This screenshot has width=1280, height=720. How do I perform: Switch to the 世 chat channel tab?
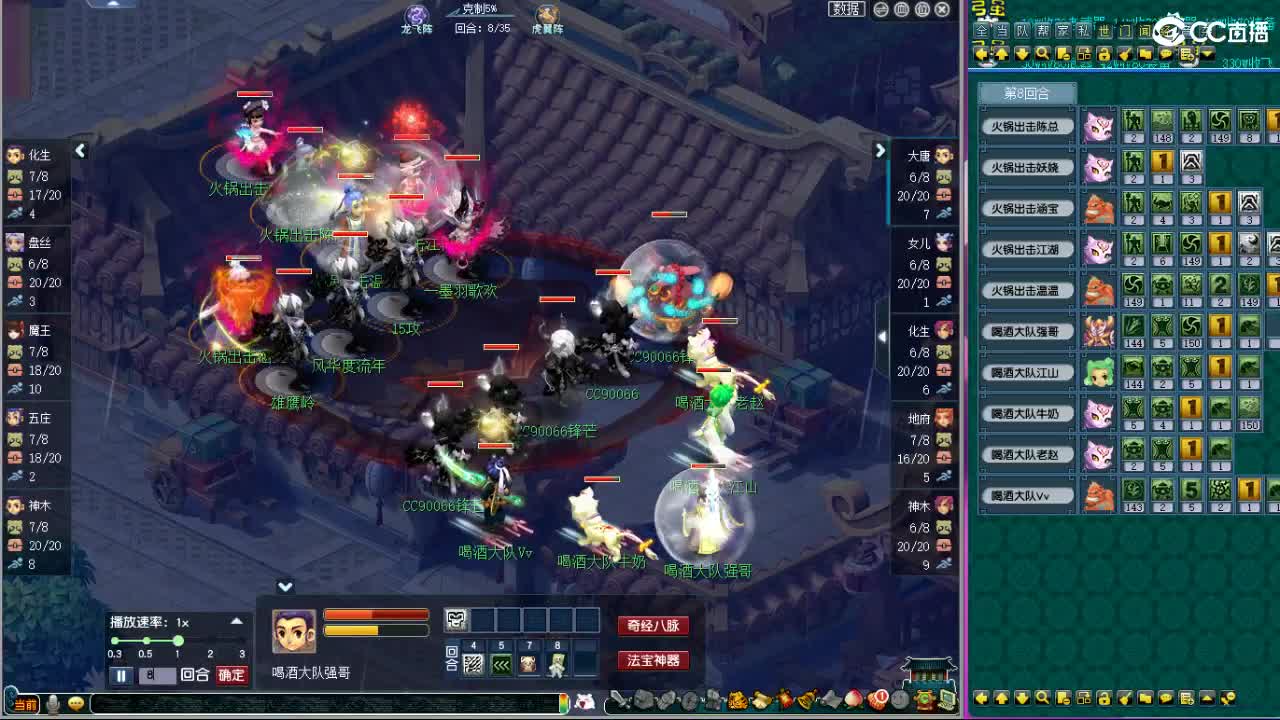pos(1102,31)
